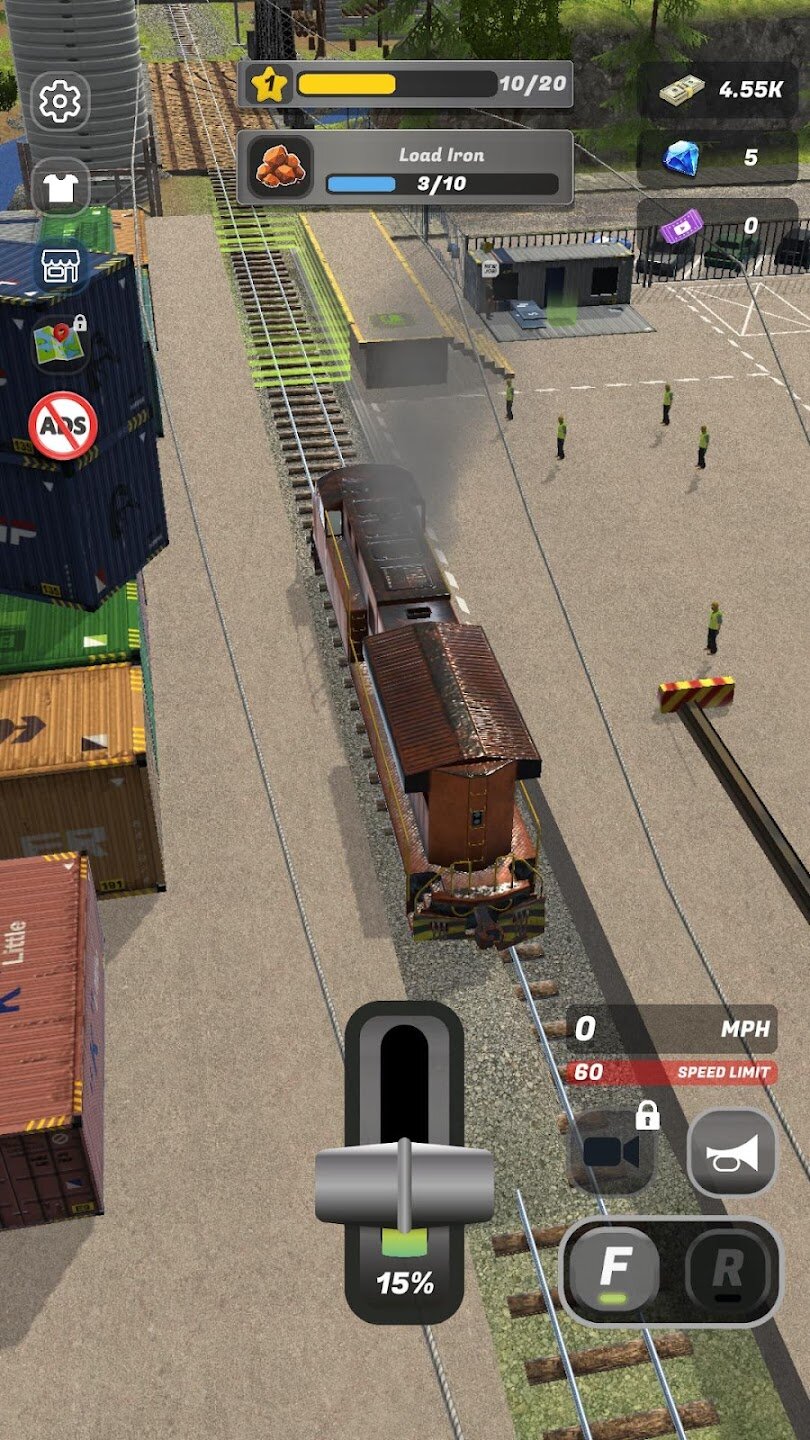This screenshot has width=810, height=1440.
Task: Tap the blue gem currency counter
Action: (x=718, y=157)
